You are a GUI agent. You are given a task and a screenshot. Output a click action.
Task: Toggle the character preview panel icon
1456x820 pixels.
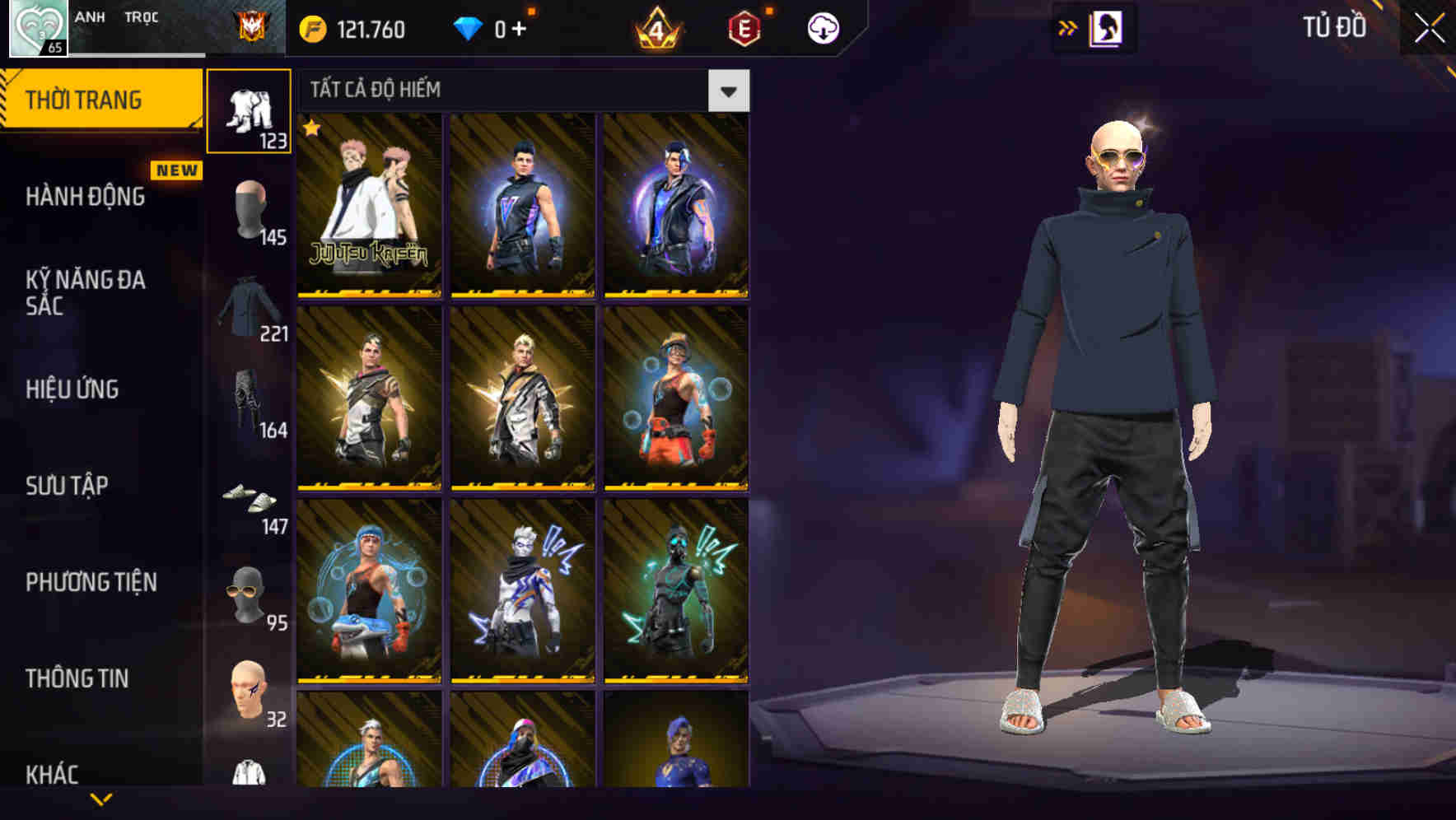pyautogui.click(x=1107, y=27)
